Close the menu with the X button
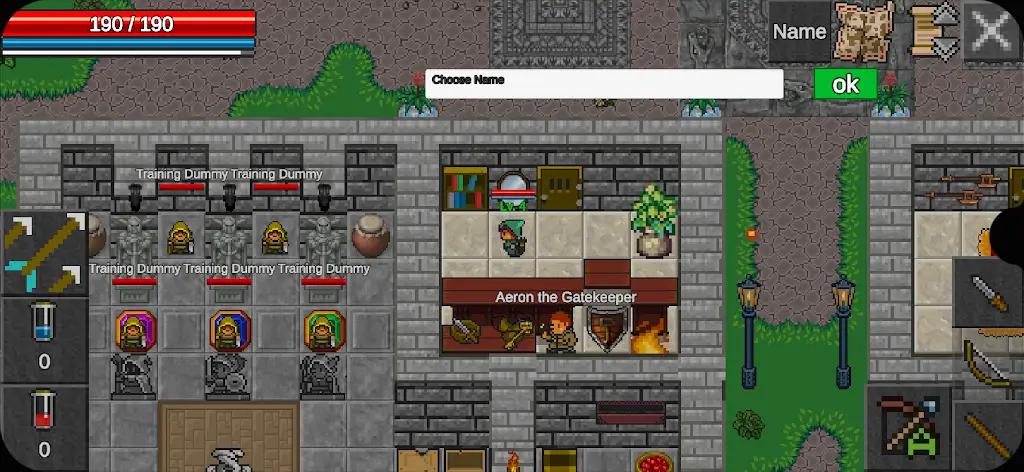Viewport: 1024px width, 472px height. (x=992, y=32)
